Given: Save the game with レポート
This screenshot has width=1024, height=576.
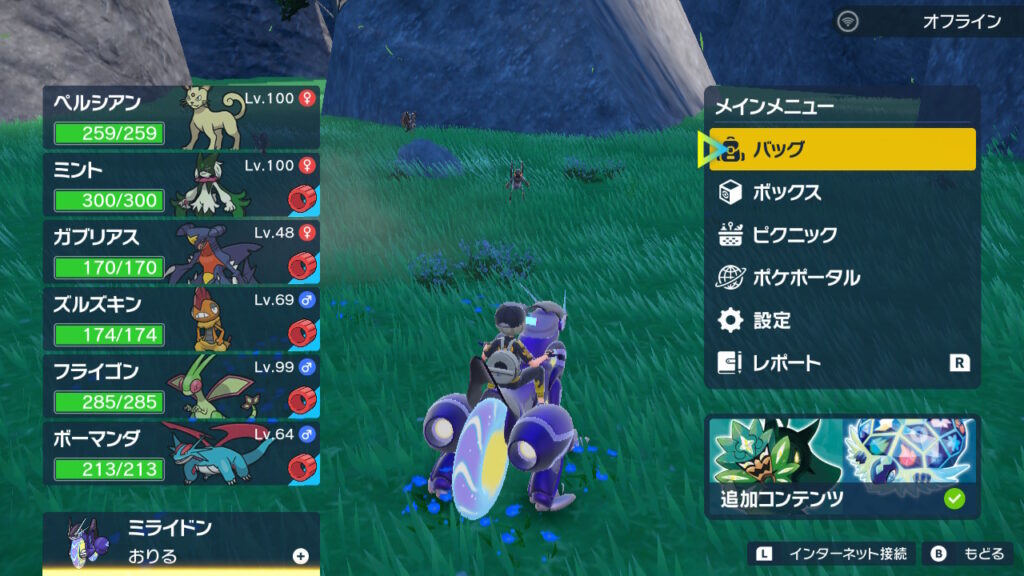Looking at the screenshot, I should pos(842,363).
